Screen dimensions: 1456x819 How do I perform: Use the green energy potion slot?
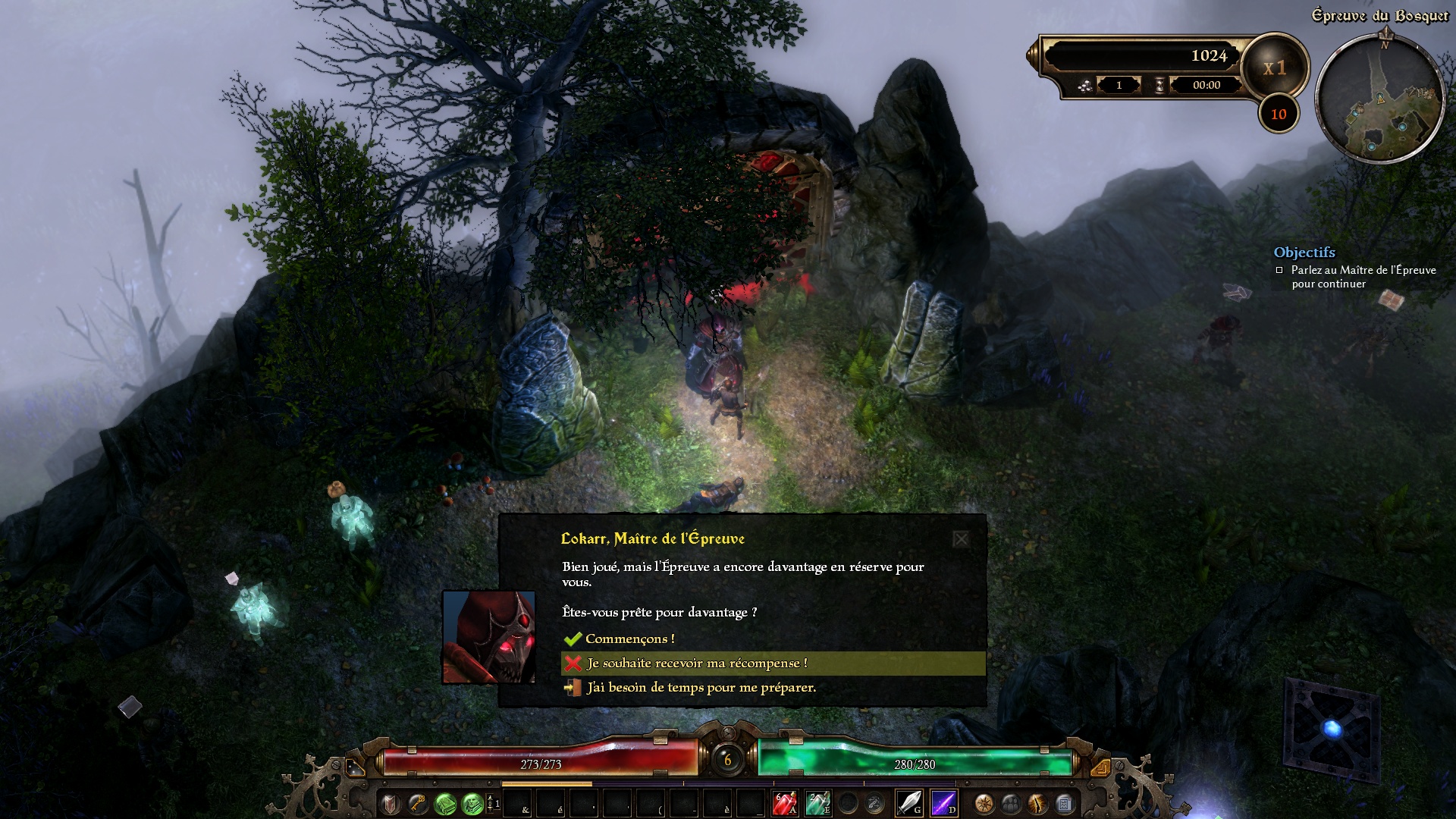(817, 802)
